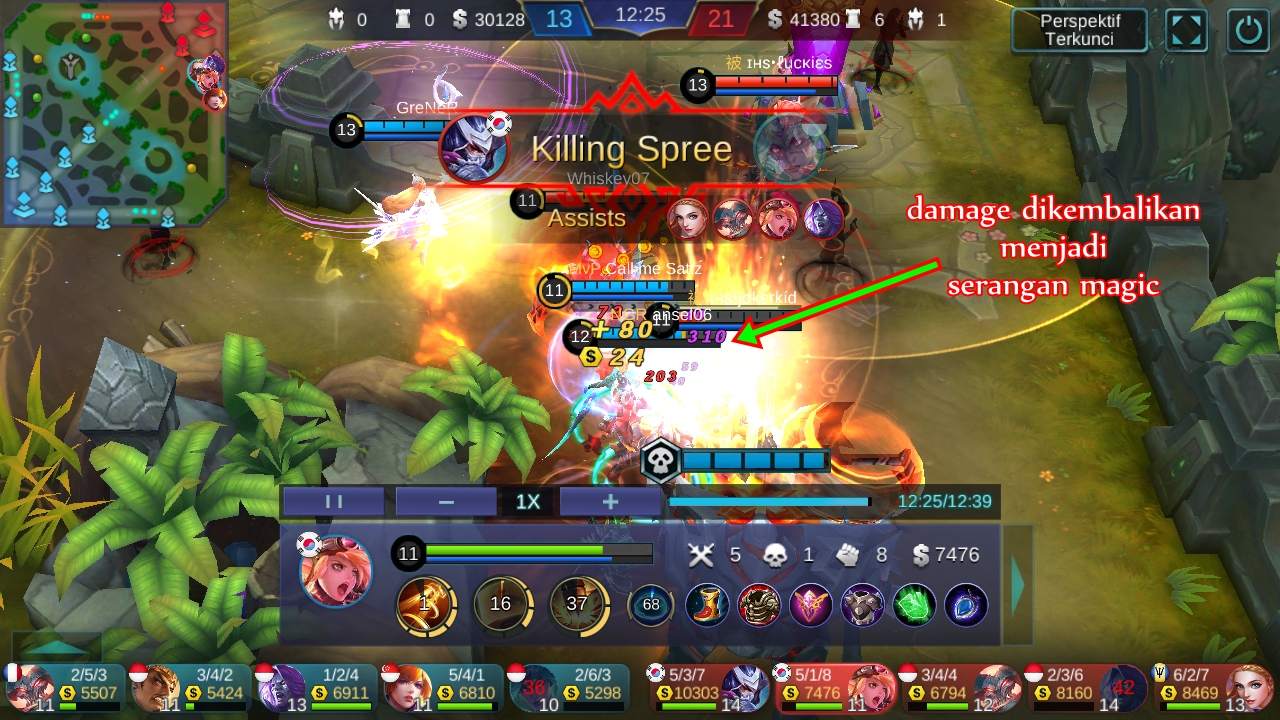The height and width of the screenshot is (720, 1280).
Task: Increase replay speed with plus button
Action: tap(609, 501)
